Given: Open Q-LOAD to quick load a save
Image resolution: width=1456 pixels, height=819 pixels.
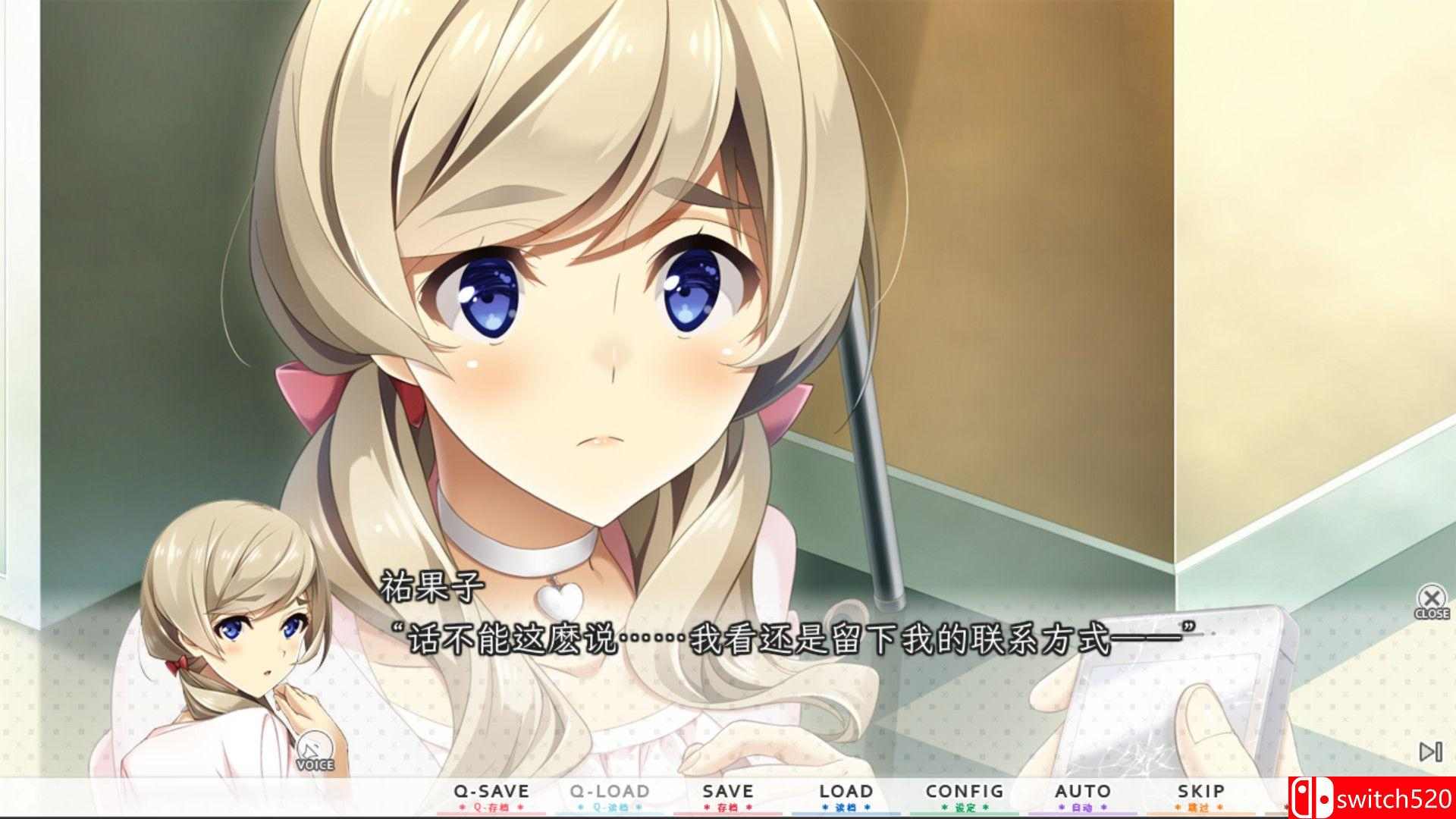Looking at the screenshot, I should pyautogui.click(x=610, y=790).
